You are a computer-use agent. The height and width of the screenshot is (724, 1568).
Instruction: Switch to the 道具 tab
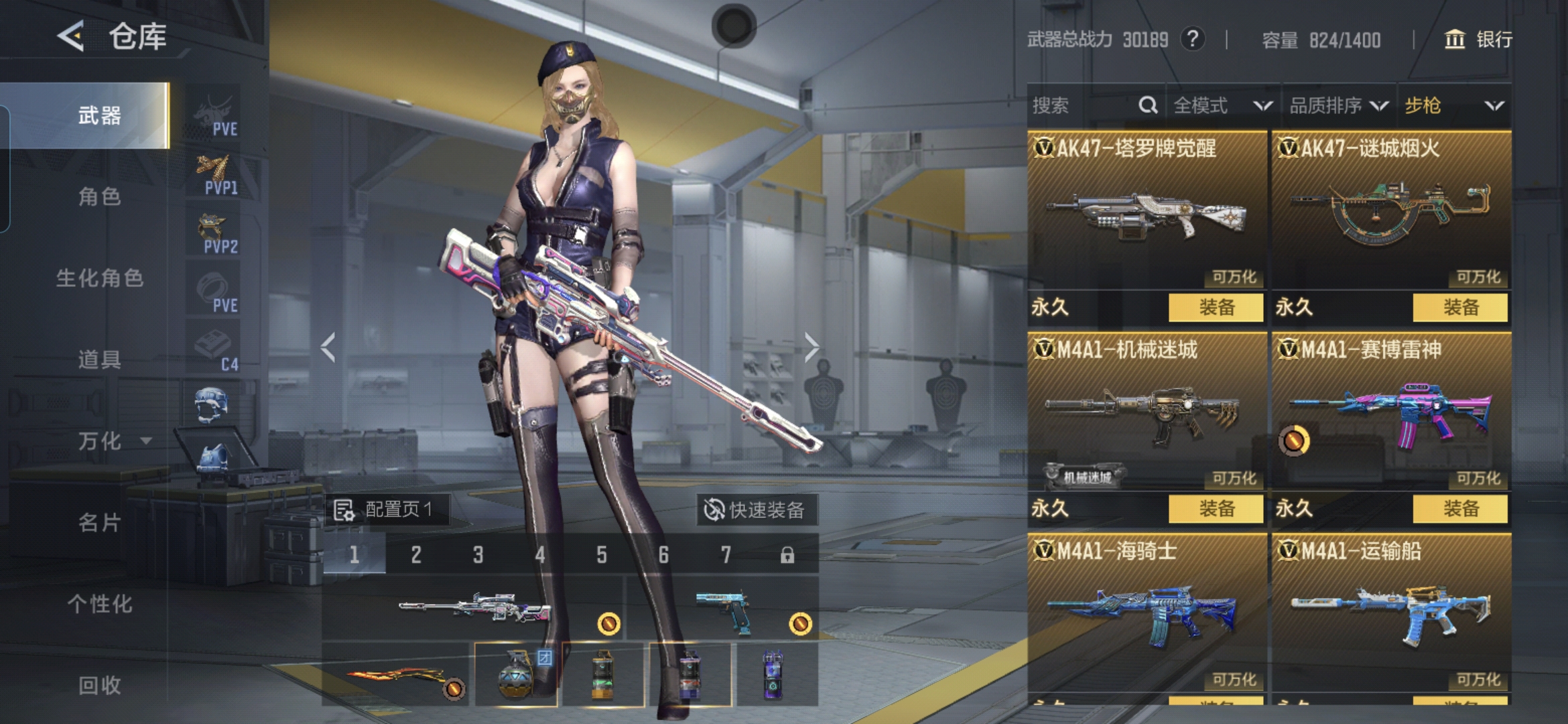coord(99,360)
